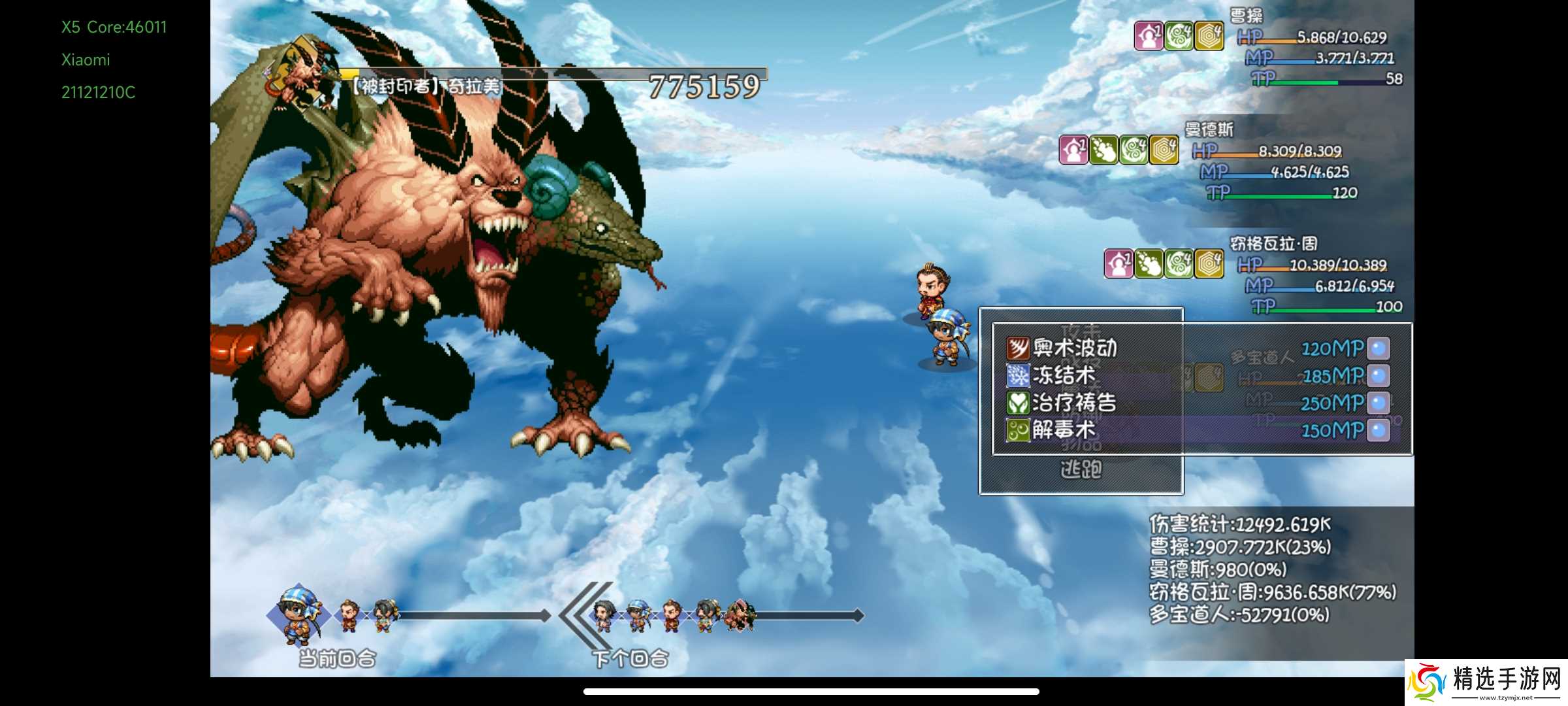Choose the 冻结术 freeze spell

pyautogui.click(x=1064, y=375)
